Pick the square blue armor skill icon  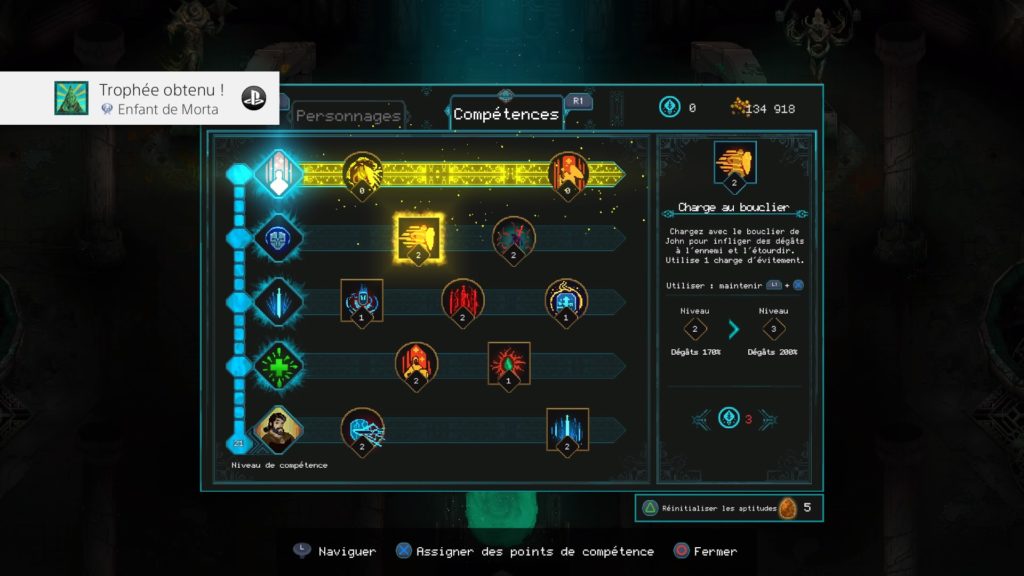pyautogui.click(x=362, y=300)
